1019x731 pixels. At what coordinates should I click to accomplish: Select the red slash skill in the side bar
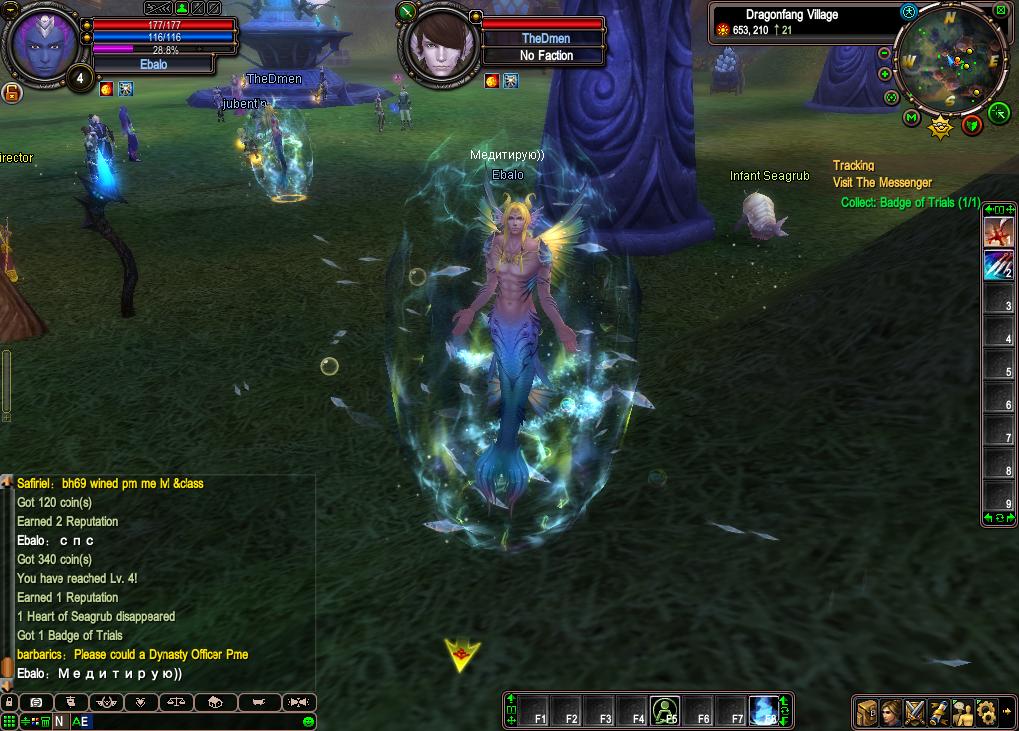click(x=997, y=233)
